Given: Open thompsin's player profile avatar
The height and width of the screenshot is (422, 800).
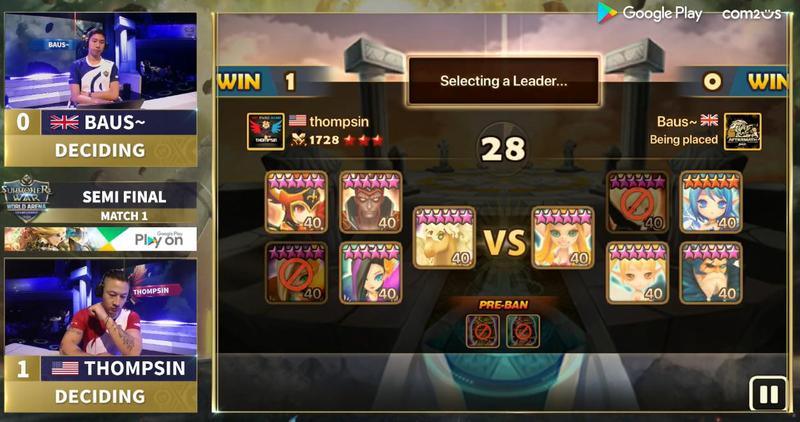Looking at the screenshot, I should [265, 131].
